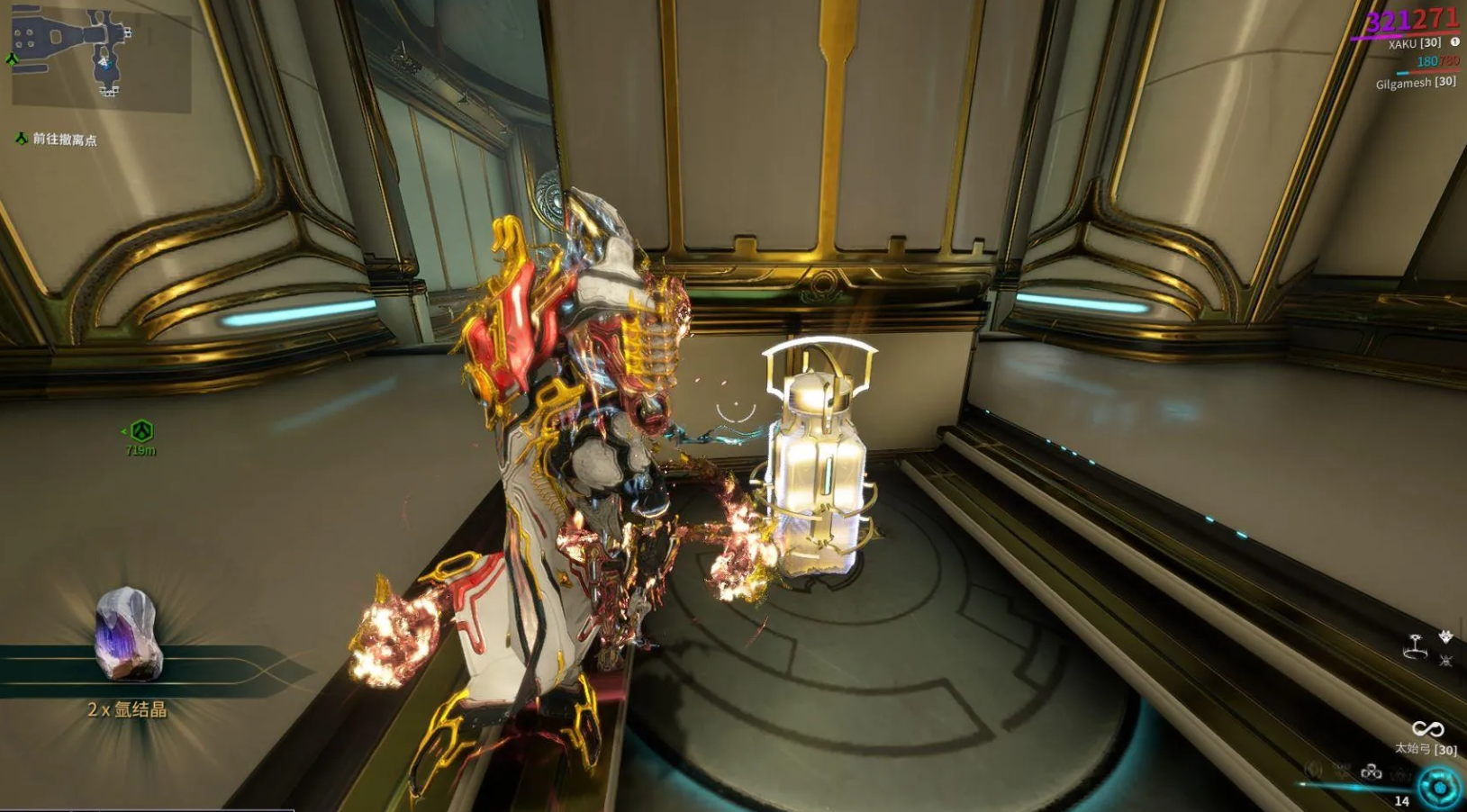Select the extraction objective tracker text
The image size is (1467, 812).
(x=64, y=140)
